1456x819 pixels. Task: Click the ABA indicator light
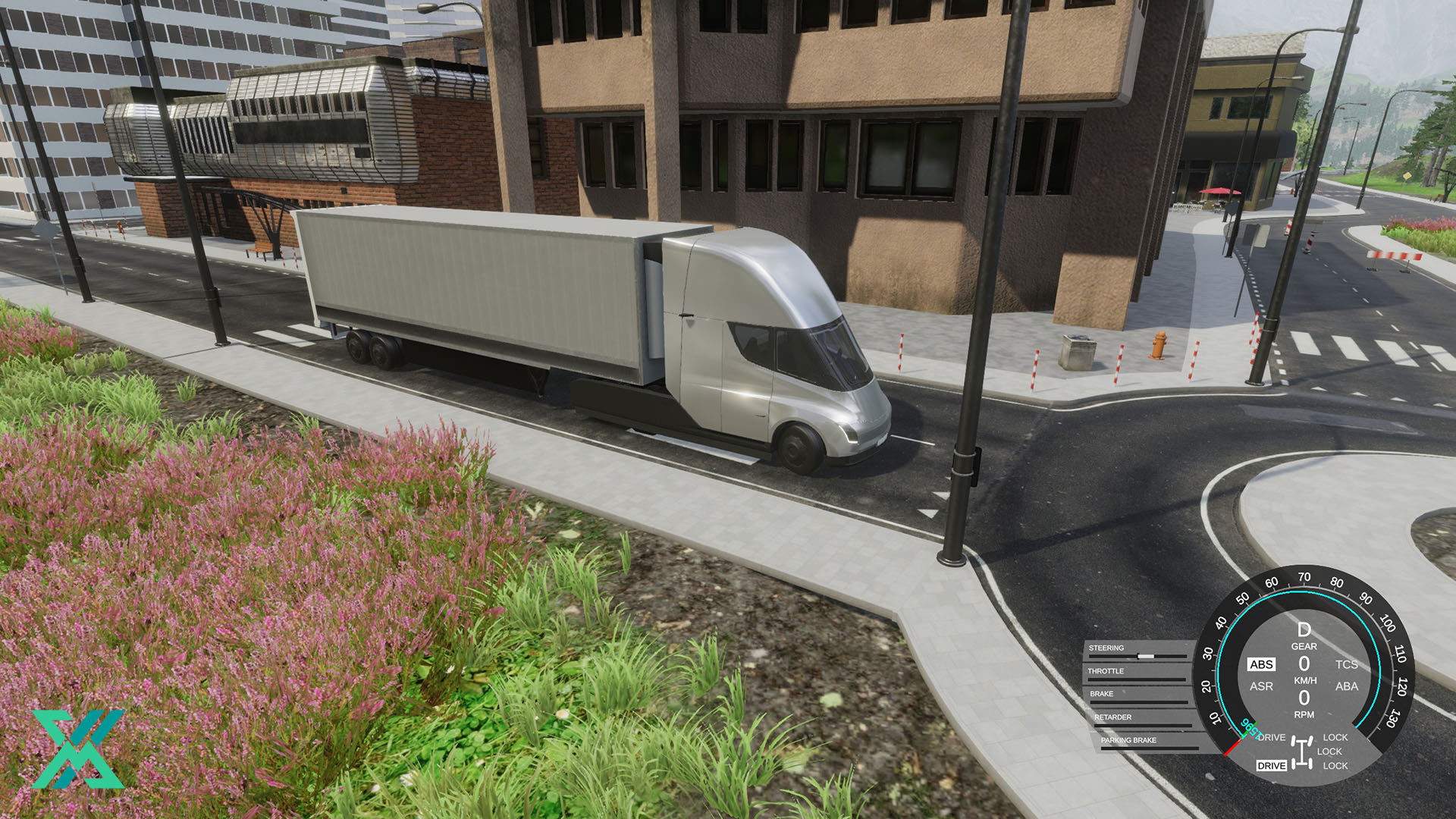tap(1348, 687)
